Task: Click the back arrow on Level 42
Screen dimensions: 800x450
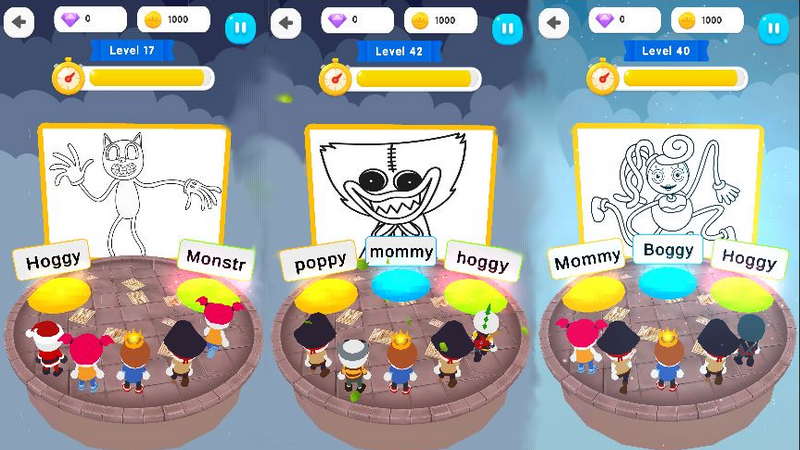Action: [x=287, y=23]
